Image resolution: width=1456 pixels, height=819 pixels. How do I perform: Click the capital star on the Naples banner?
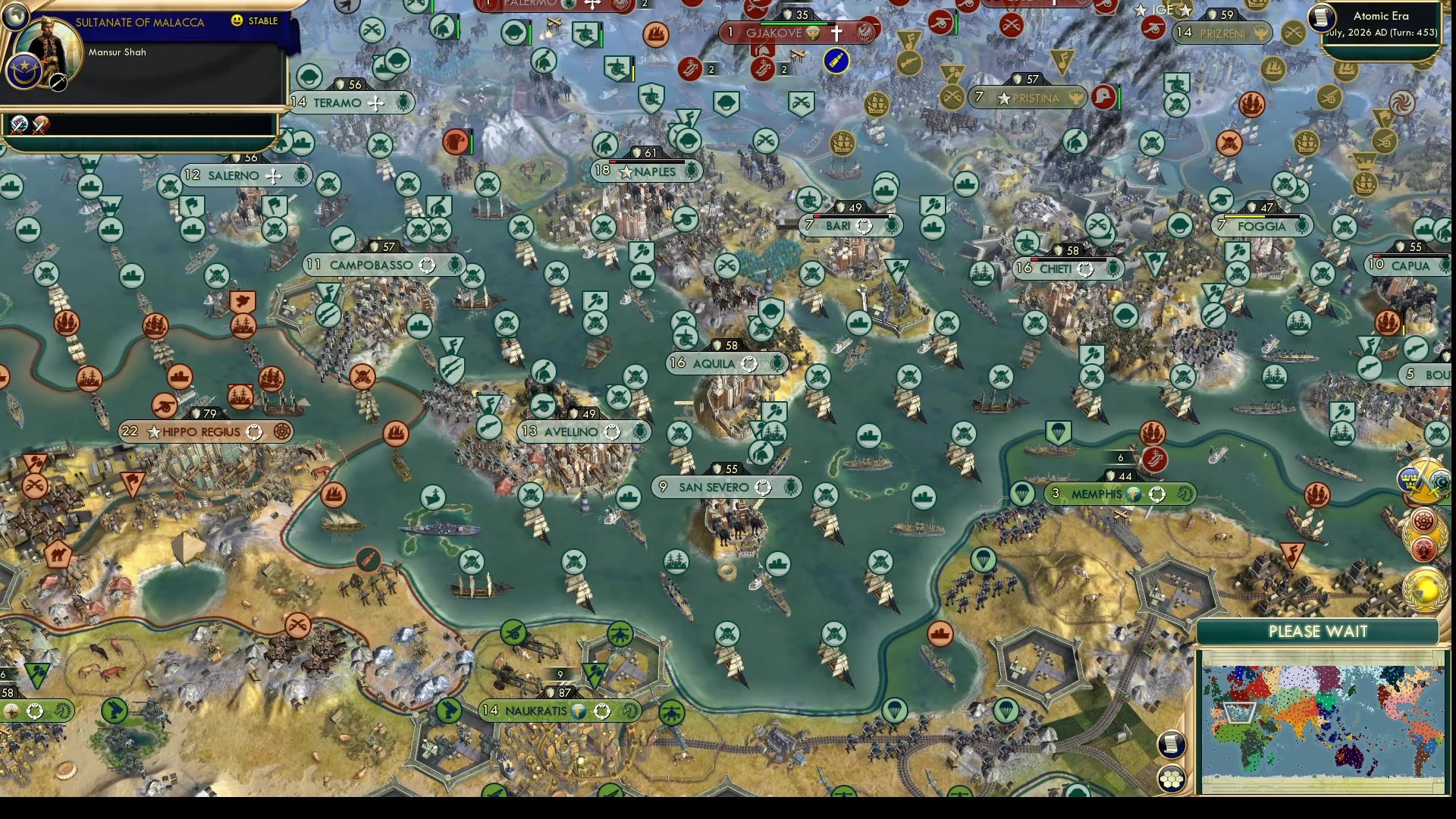pos(626,171)
